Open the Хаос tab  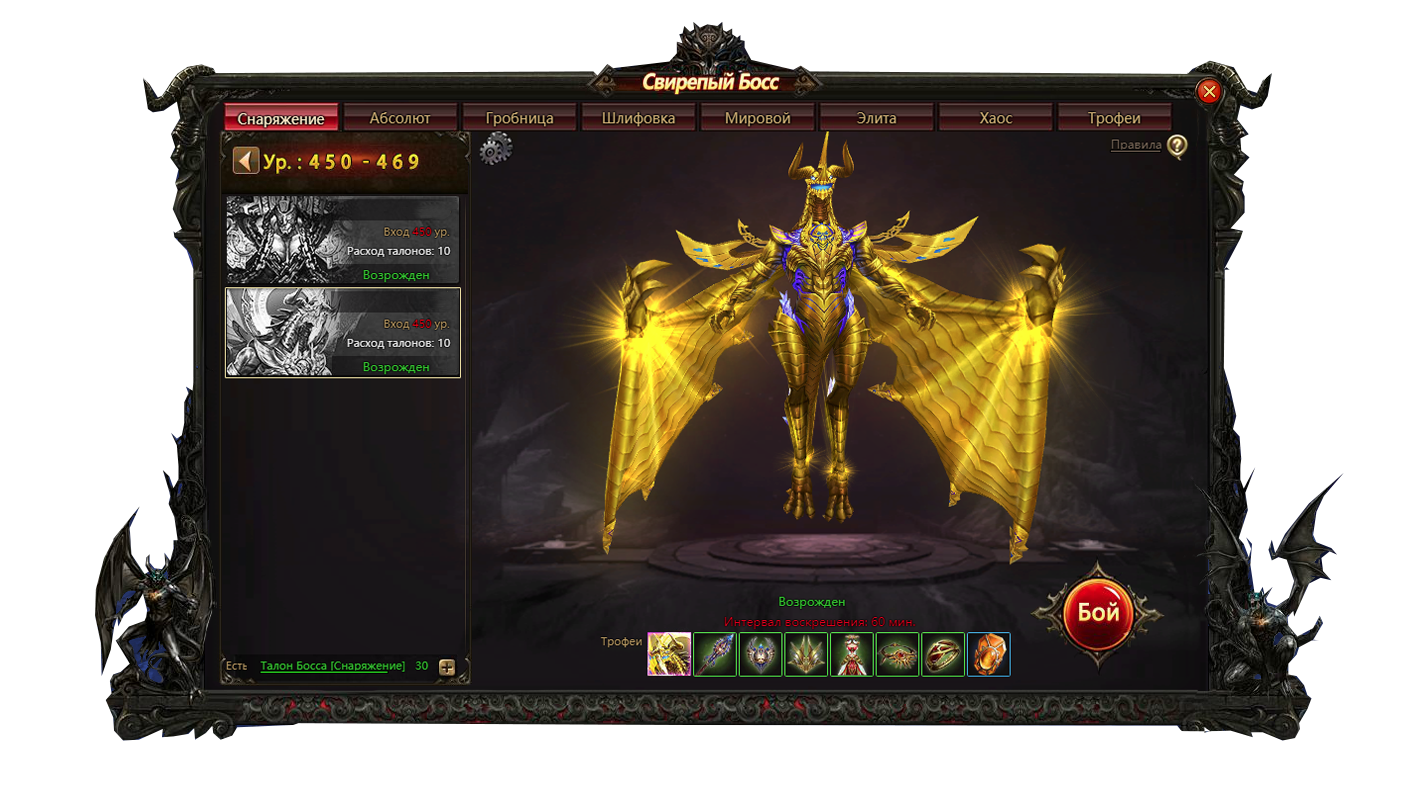[x=996, y=118]
